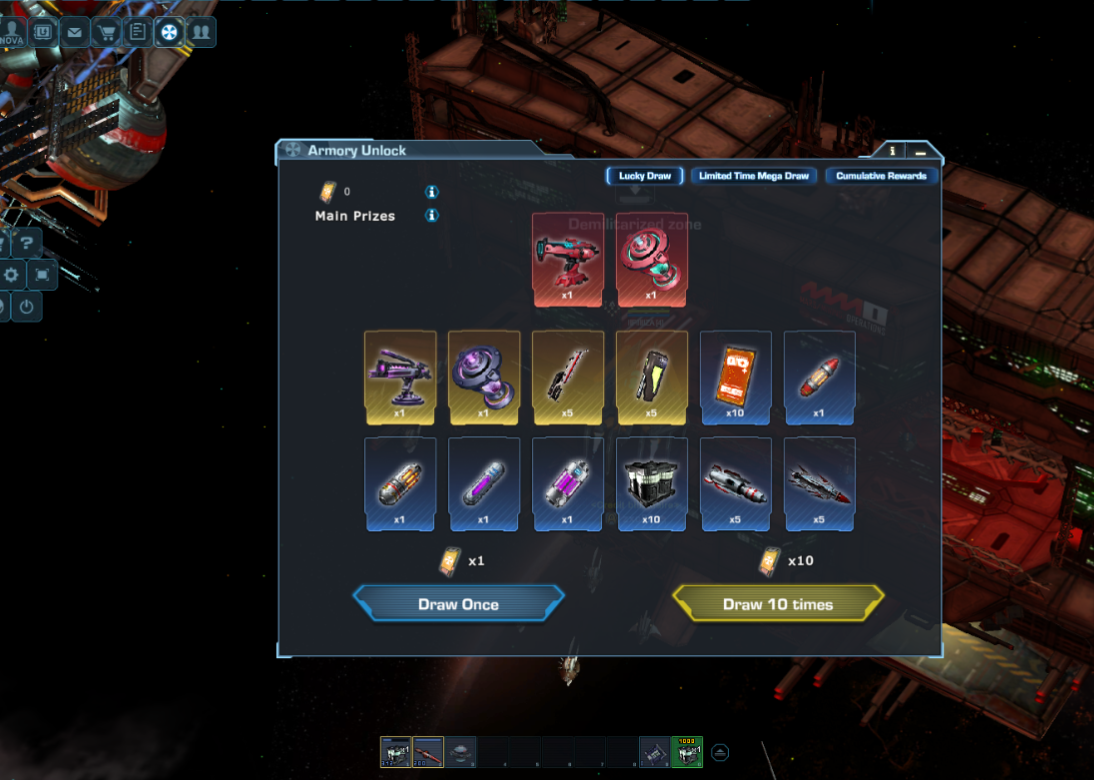Screen dimensions: 1094x780
Task: Switch to the Lucky Draw tab
Action: 645,176
